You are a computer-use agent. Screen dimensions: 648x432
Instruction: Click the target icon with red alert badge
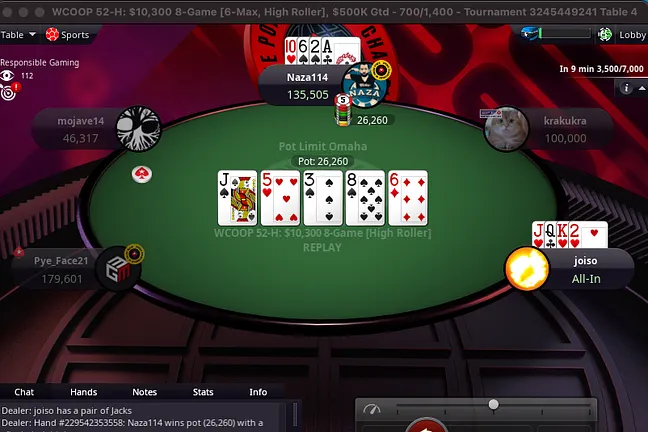(x=10, y=92)
